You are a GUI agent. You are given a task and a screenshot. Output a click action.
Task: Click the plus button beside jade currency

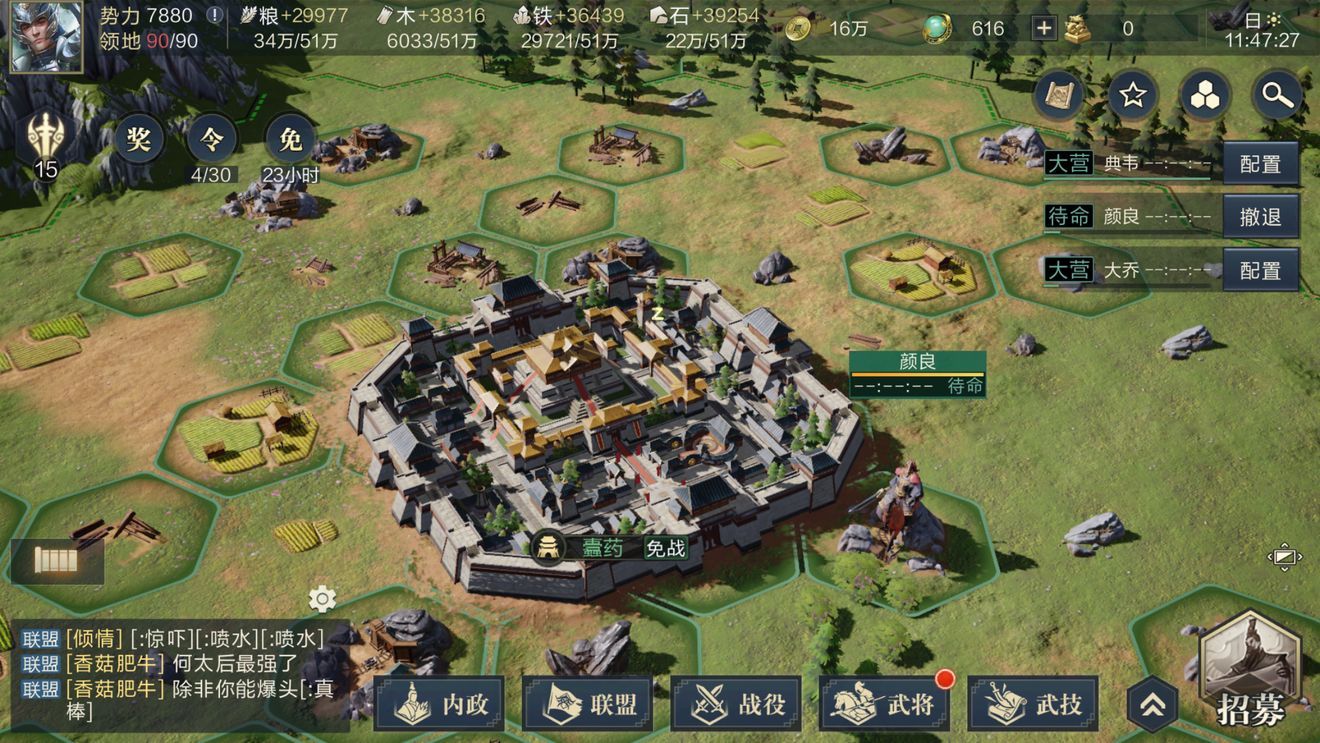tap(1043, 28)
